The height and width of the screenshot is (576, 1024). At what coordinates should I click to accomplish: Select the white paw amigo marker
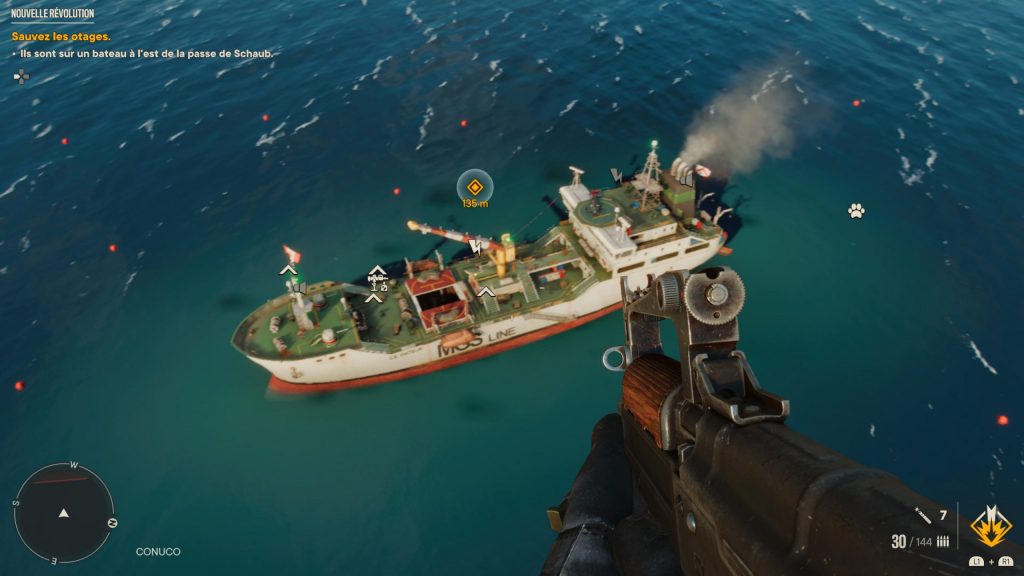point(856,211)
